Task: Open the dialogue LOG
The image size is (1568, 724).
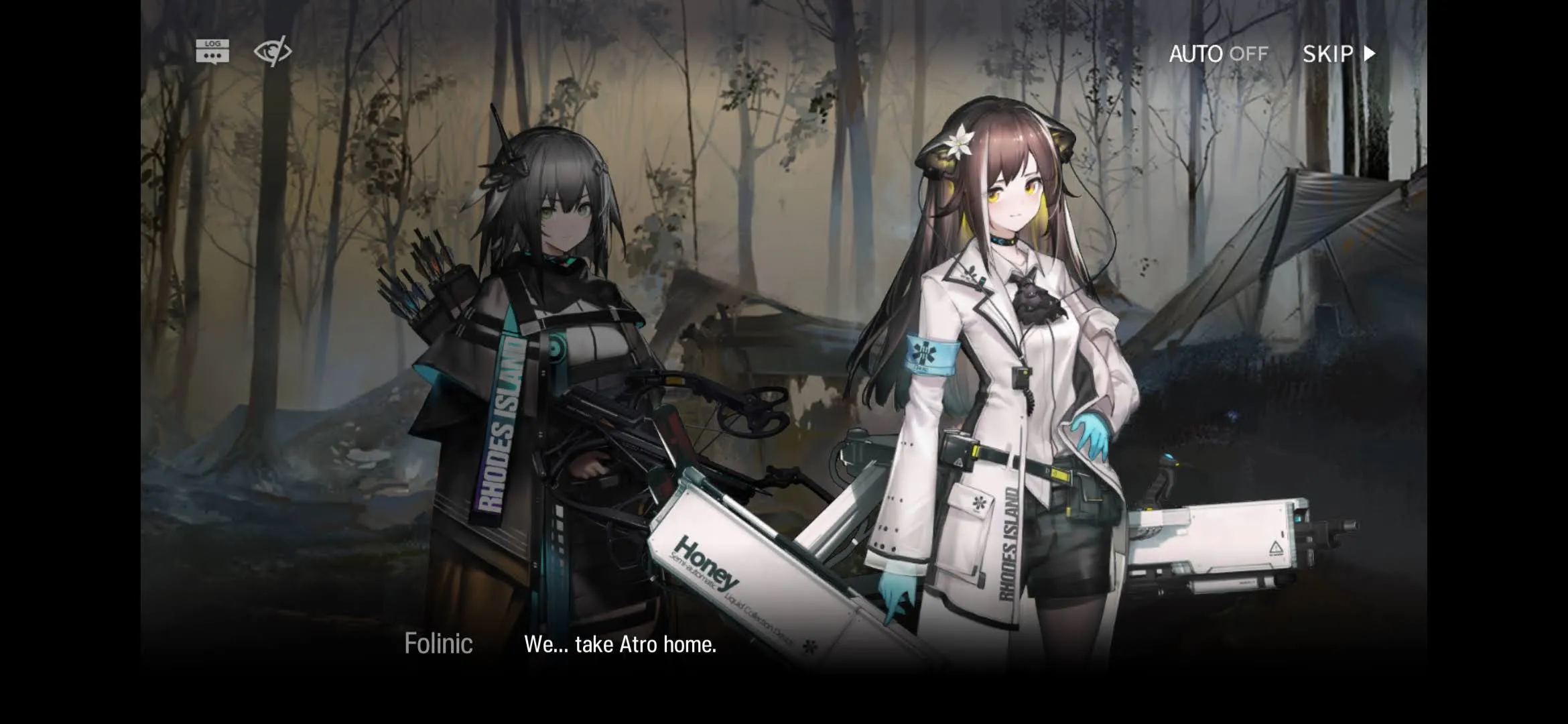Action: [212, 52]
